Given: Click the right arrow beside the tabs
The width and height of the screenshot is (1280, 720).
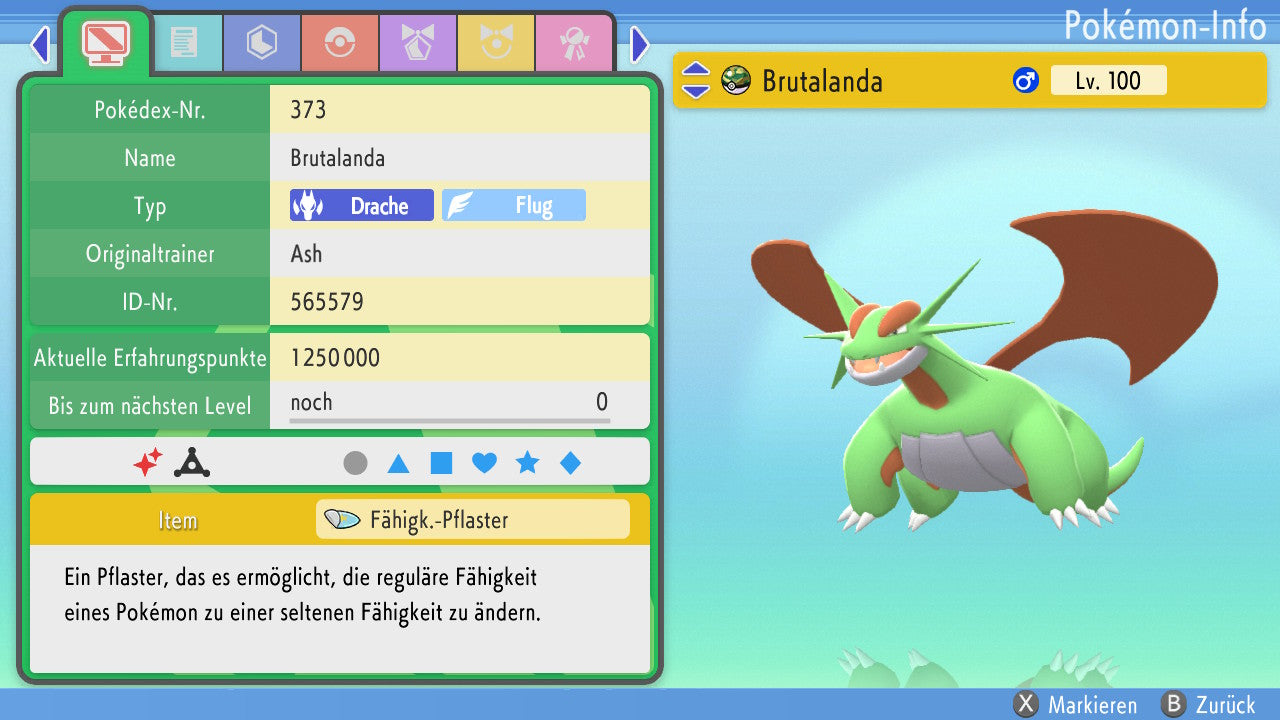Looking at the screenshot, I should (x=640, y=44).
